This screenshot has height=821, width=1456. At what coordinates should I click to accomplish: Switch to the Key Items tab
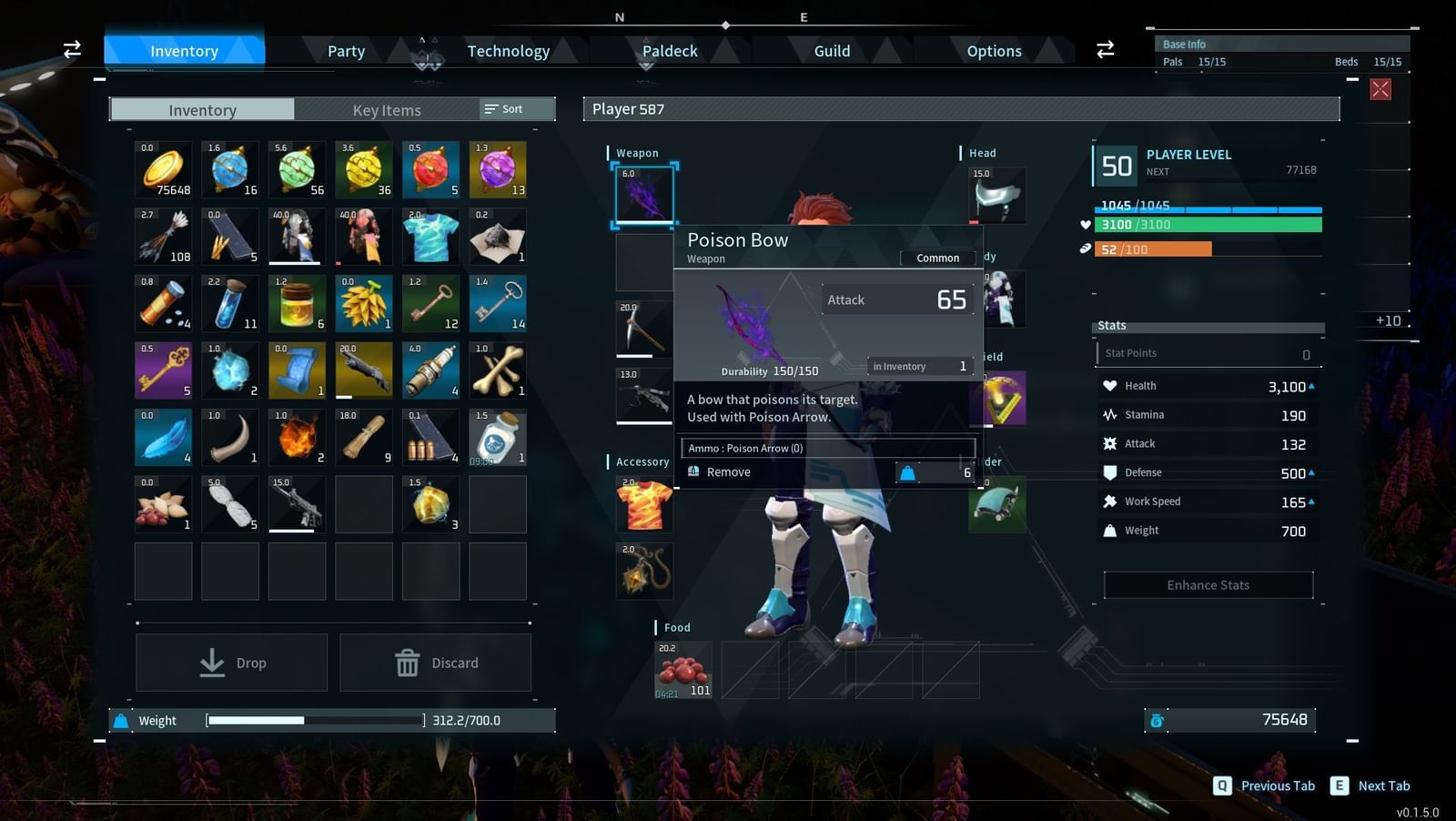[387, 110]
